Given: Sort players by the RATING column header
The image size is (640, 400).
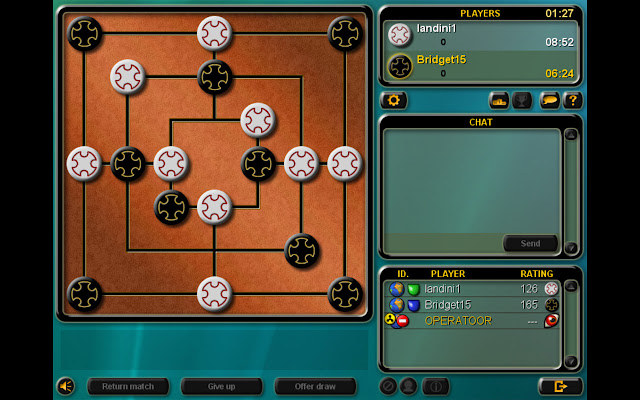Looking at the screenshot, I should point(536,273).
